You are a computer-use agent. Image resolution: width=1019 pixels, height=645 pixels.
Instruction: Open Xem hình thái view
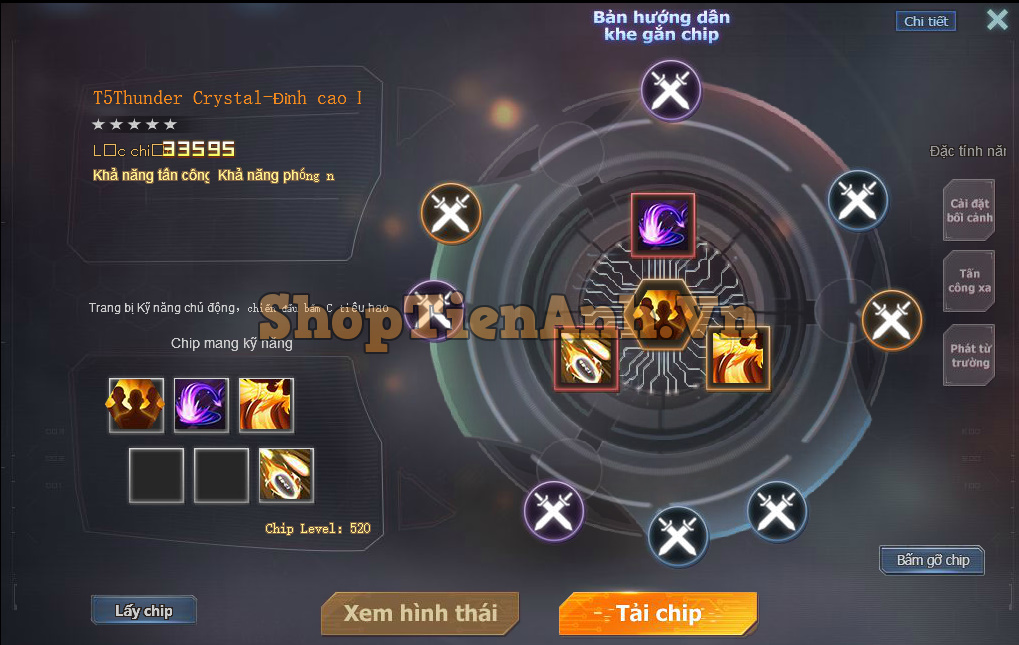[421, 613]
